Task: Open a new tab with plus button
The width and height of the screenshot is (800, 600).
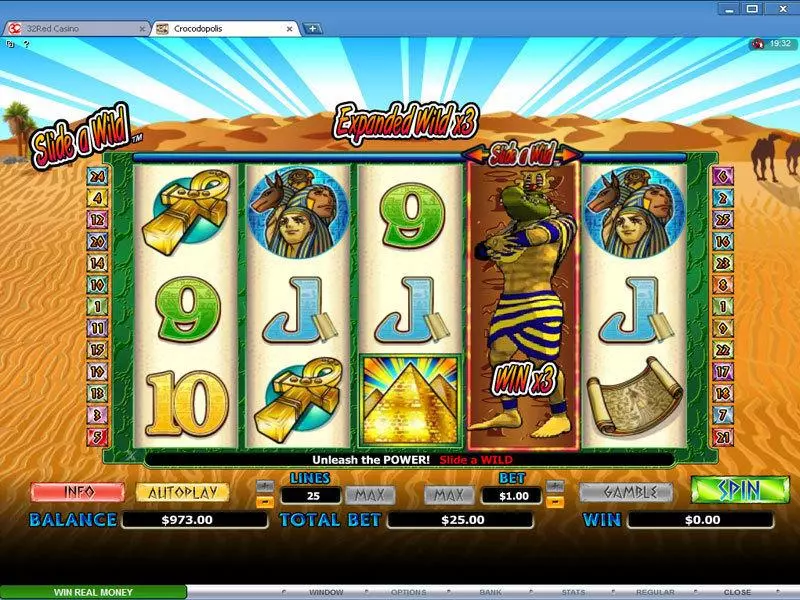Action: [313, 28]
